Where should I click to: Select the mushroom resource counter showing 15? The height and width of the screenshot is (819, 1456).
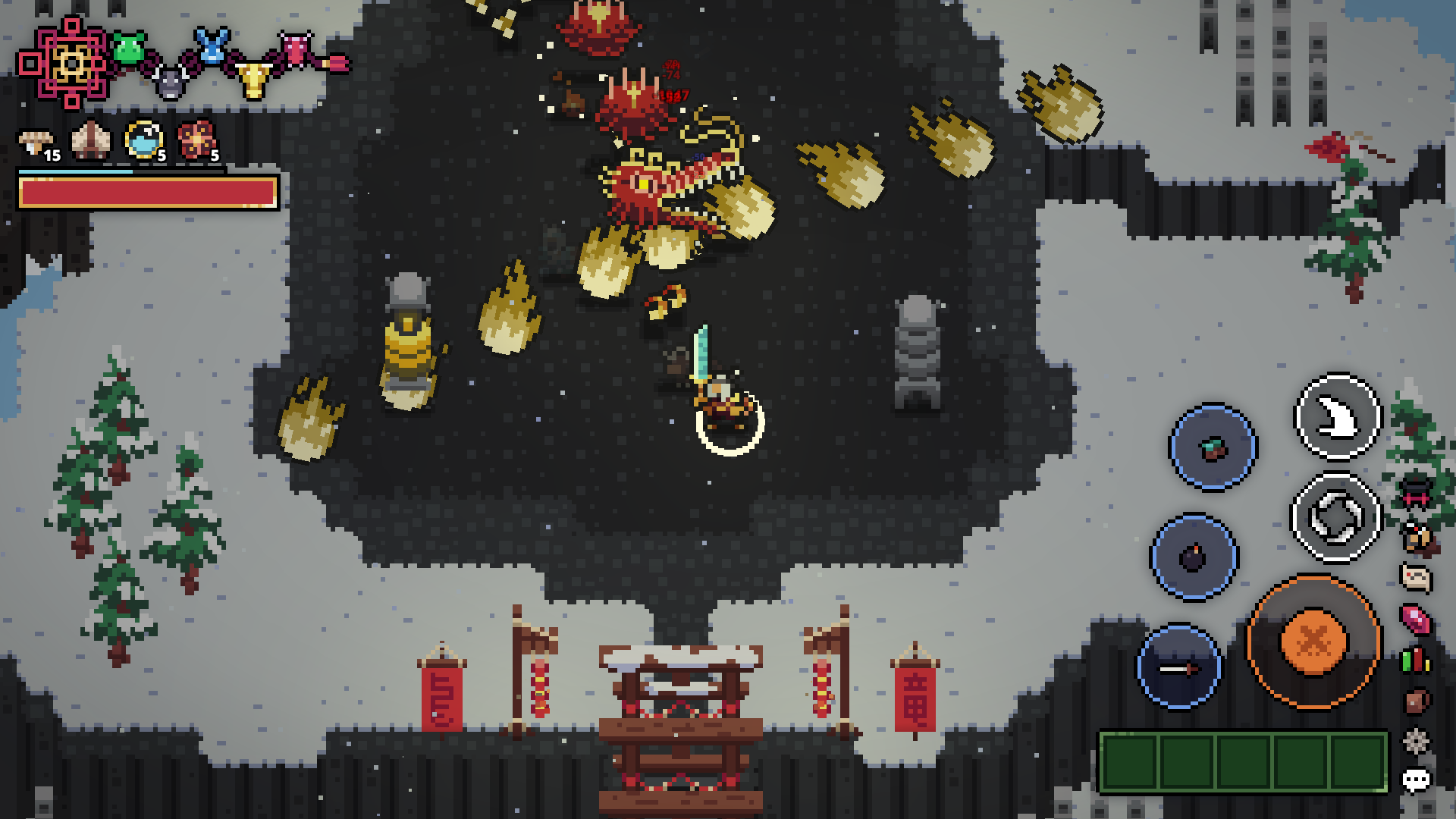coord(34,140)
